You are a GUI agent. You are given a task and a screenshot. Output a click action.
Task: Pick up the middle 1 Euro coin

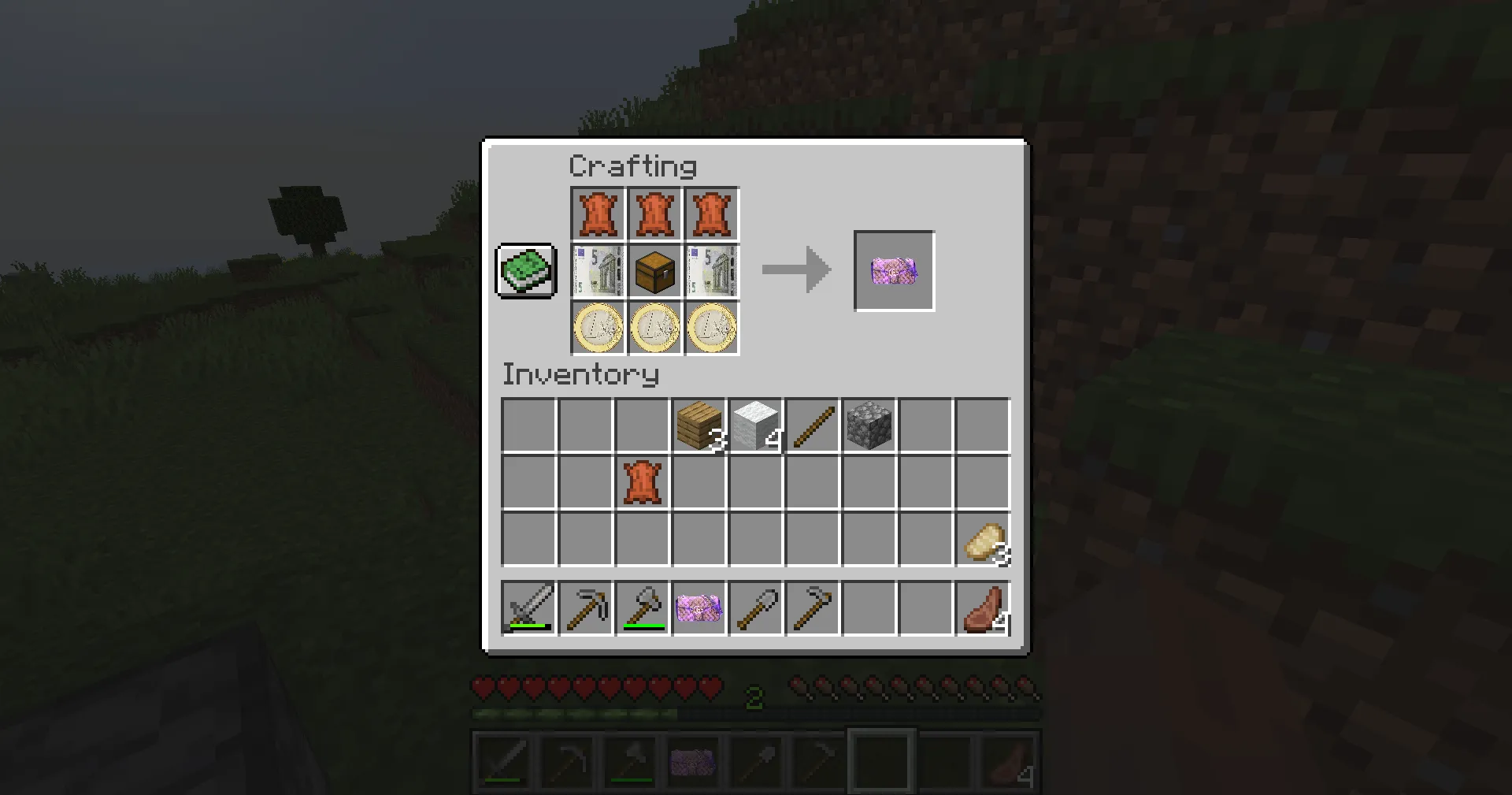point(654,327)
